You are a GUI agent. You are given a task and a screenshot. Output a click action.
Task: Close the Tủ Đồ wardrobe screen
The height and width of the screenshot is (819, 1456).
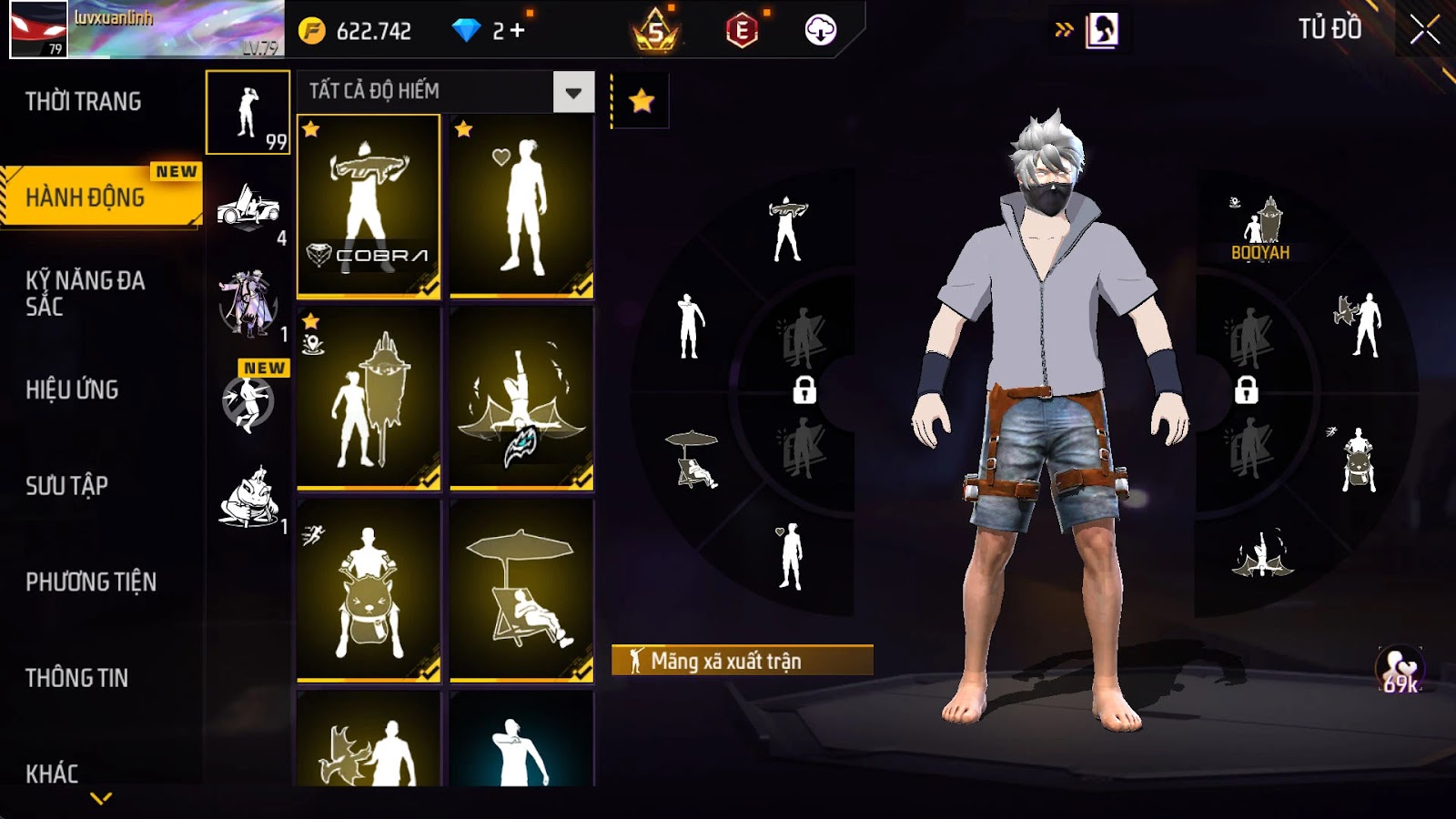tap(1424, 30)
